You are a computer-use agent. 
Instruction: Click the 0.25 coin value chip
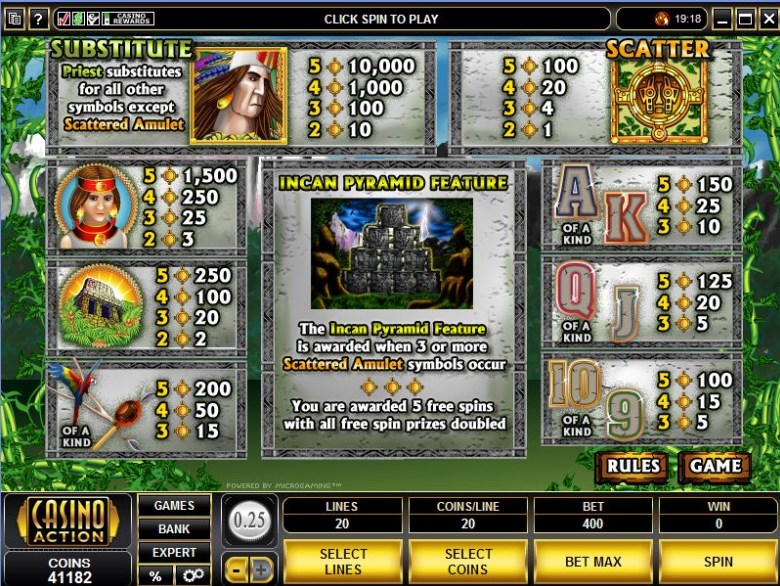click(x=248, y=521)
